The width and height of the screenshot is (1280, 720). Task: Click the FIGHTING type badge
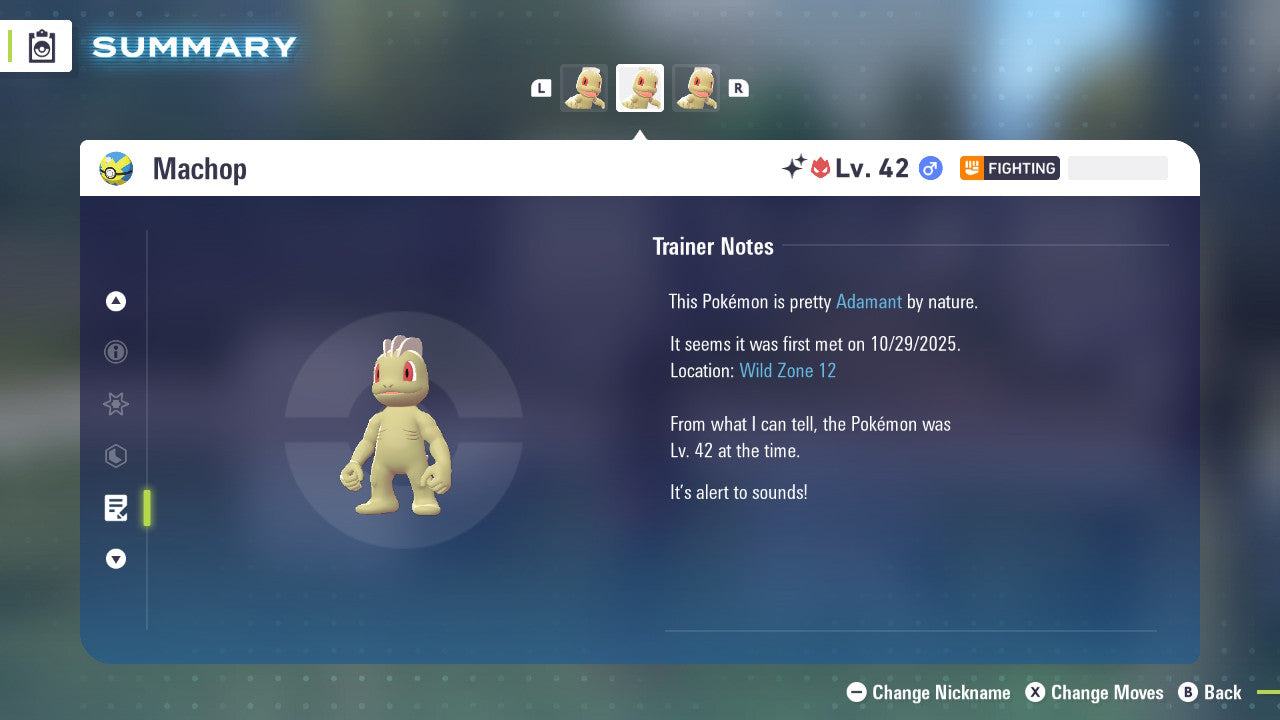pos(1009,168)
